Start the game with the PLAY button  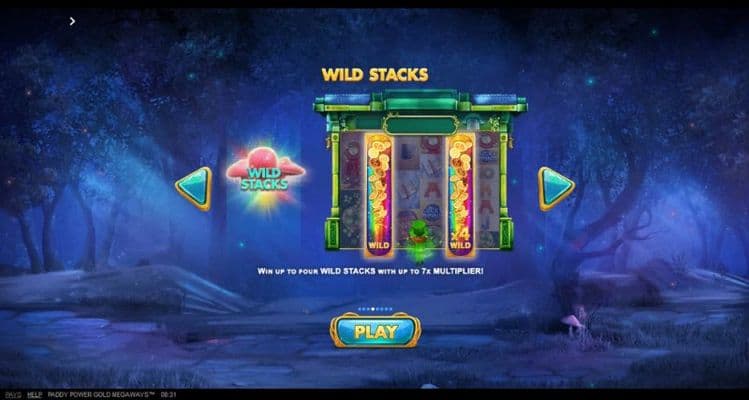[375, 331]
